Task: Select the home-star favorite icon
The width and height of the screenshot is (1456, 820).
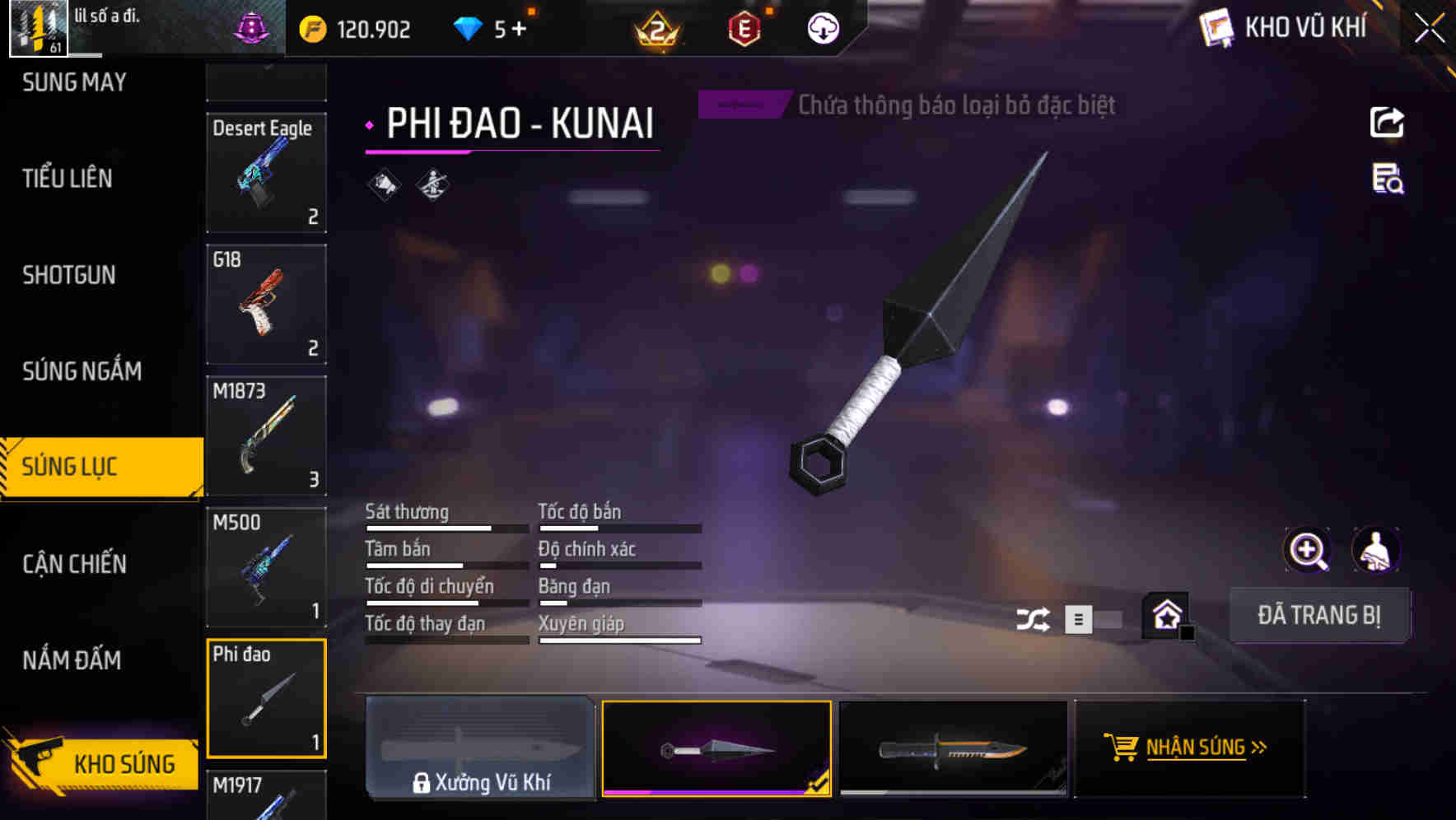Action: point(1166,615)
